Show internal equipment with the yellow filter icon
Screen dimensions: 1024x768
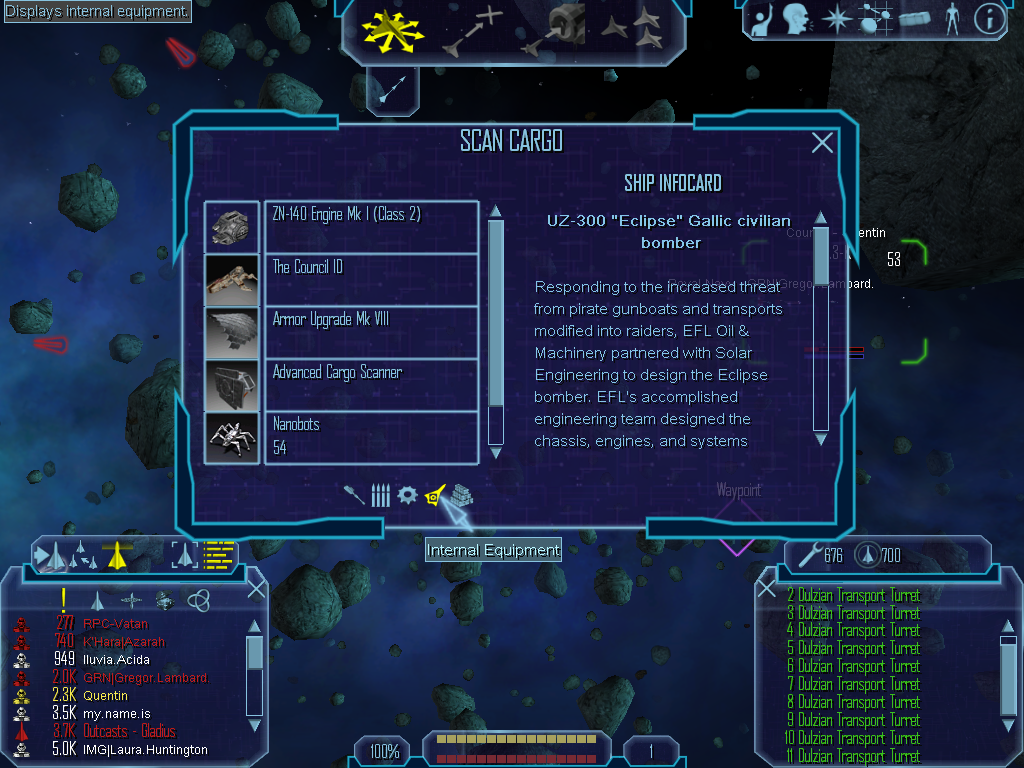pos(435,495)
